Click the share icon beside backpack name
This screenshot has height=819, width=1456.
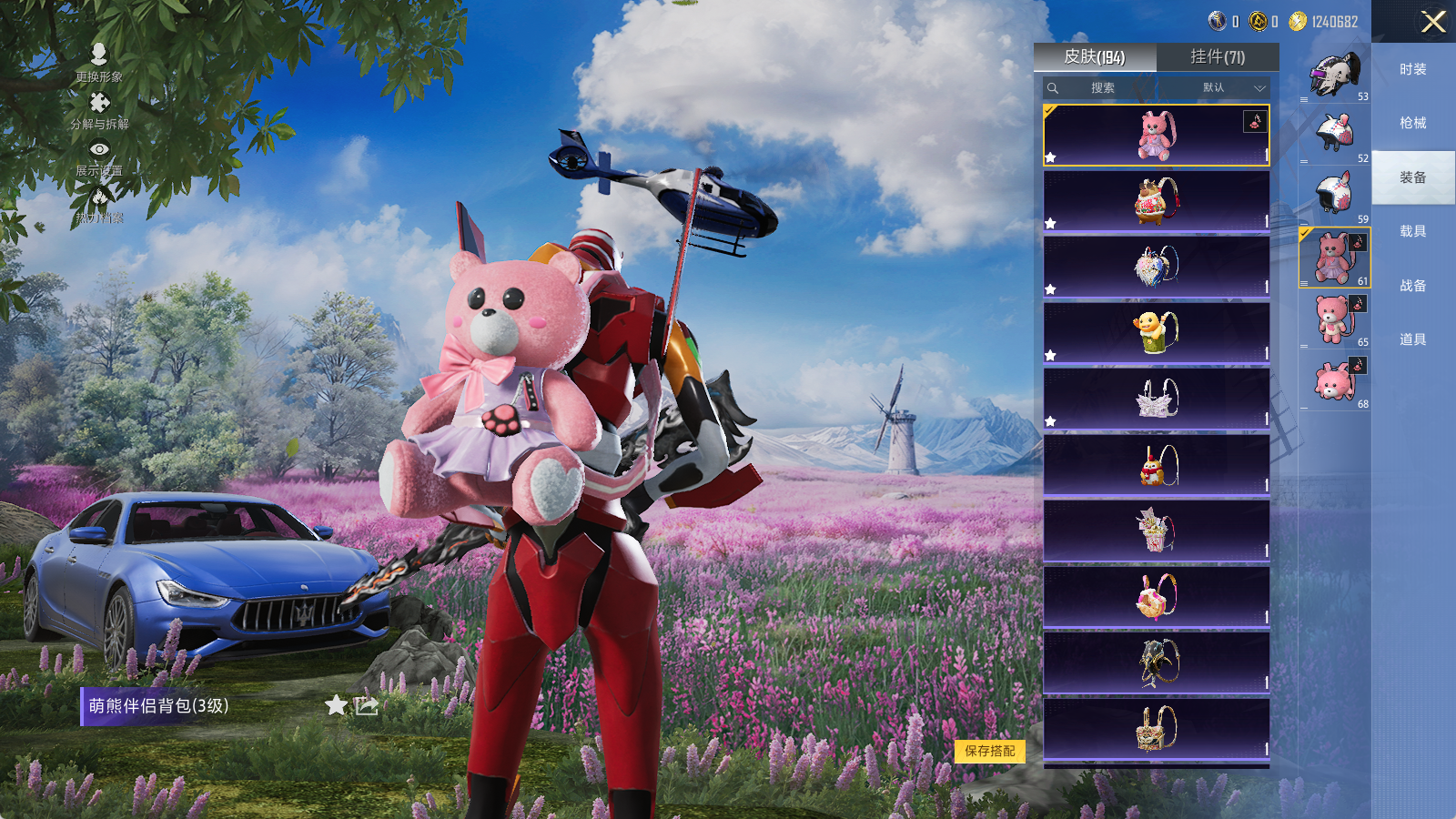click(366, 705)
